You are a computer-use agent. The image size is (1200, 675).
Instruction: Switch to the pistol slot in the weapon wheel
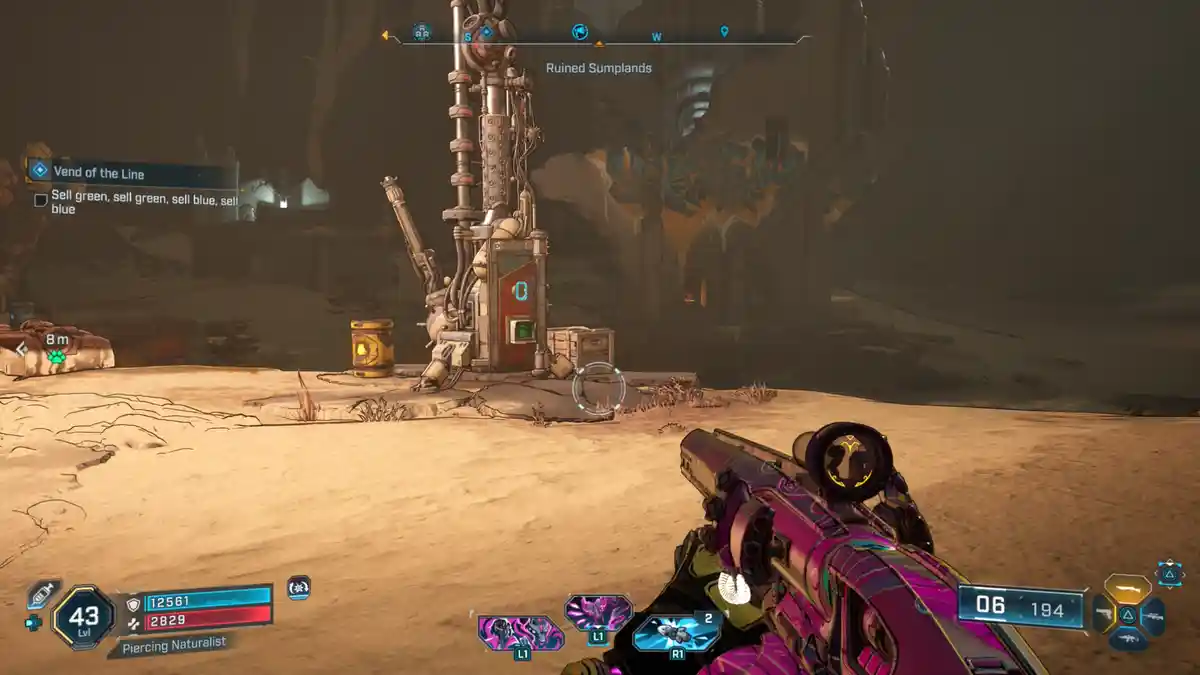1103,614
